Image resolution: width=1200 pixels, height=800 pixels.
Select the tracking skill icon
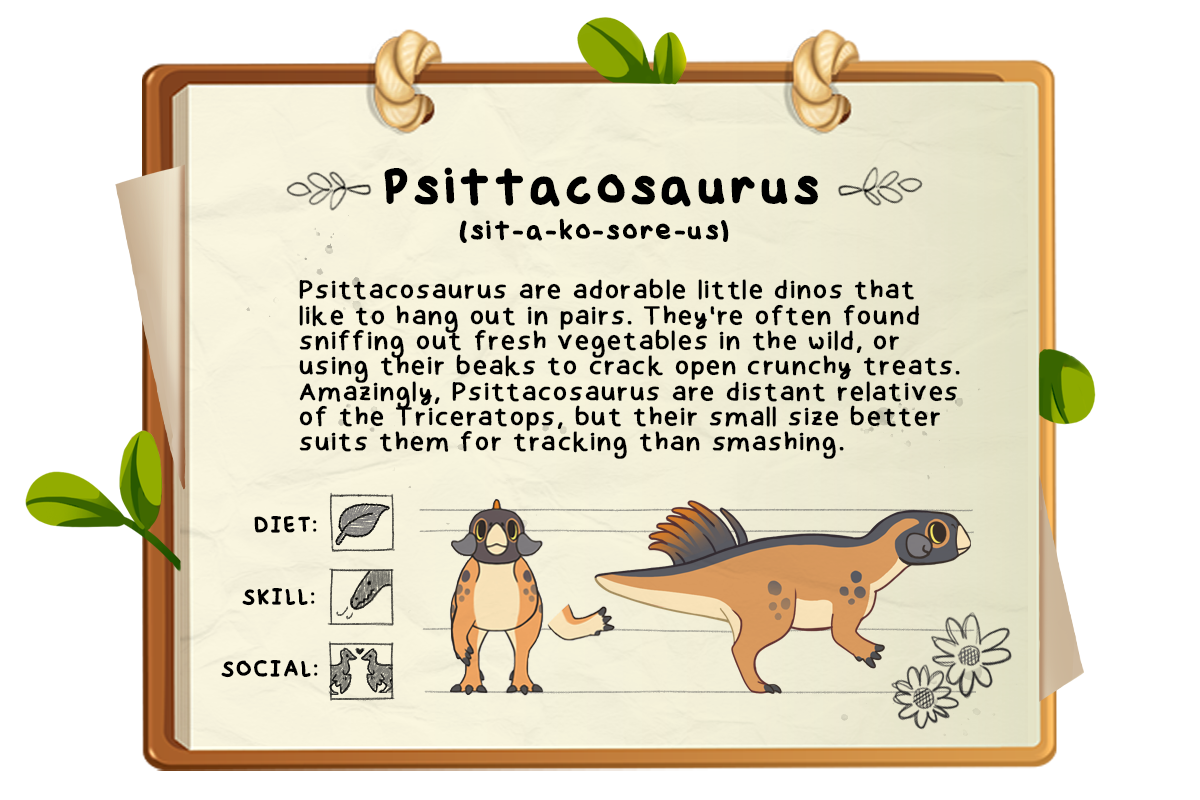tap(361, 597)
